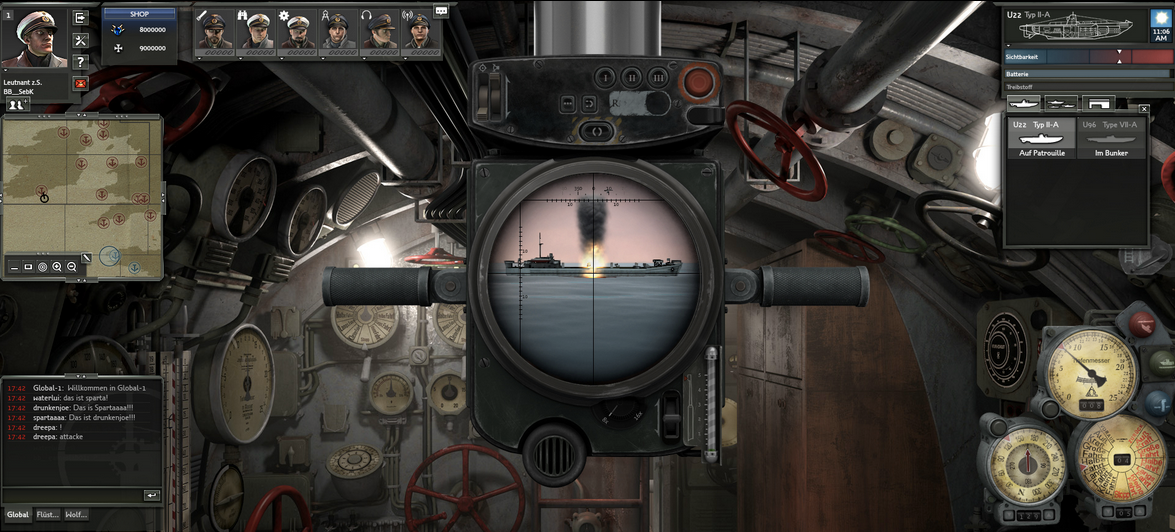Open the speech bubble chat icon
The height and width of the screenshot is (532, 1175).
pyautogui.click(x=441, y=11)
